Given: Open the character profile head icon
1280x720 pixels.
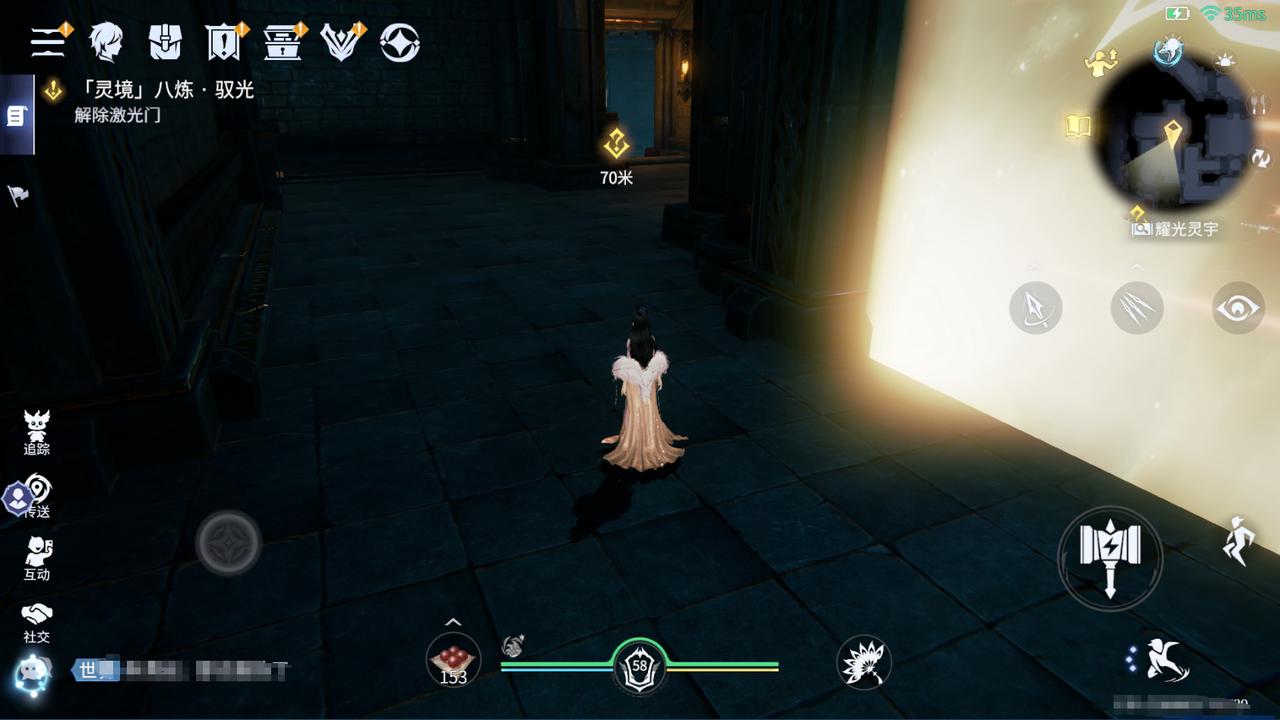Looking at the screenshot, I should 105,42.
